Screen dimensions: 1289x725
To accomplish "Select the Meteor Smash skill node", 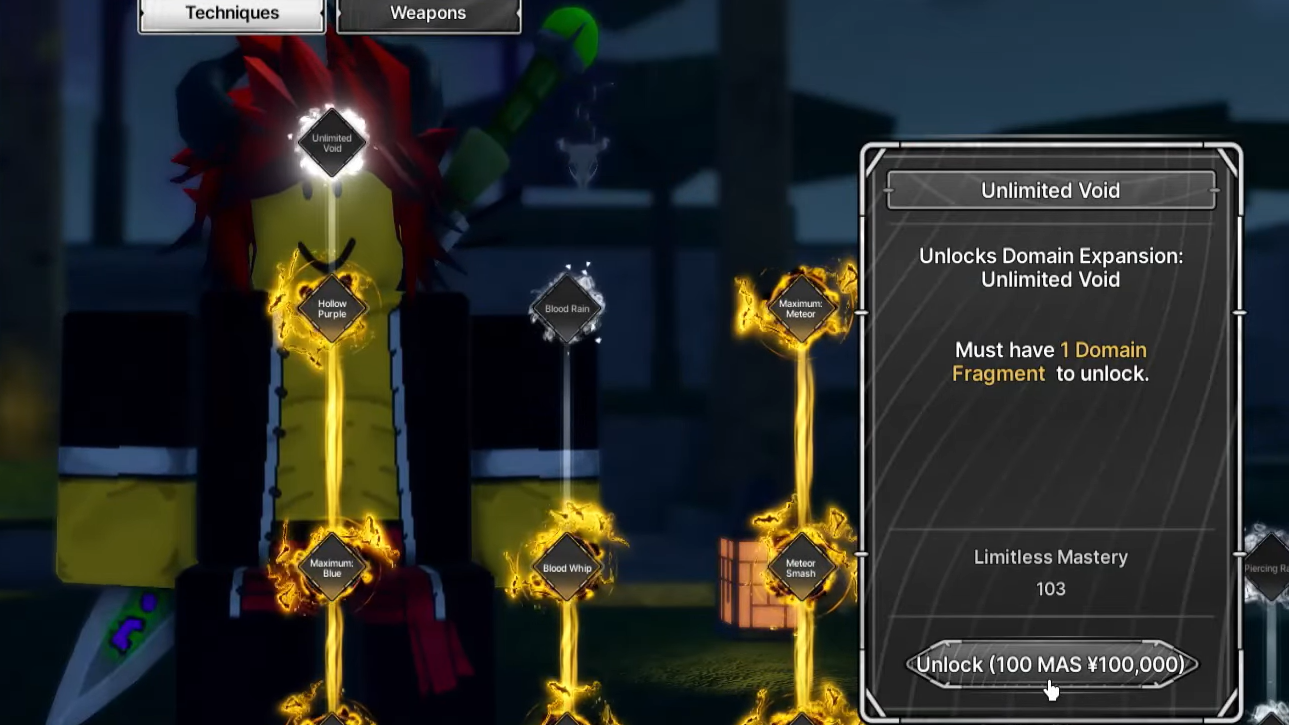I will (800, 568).
